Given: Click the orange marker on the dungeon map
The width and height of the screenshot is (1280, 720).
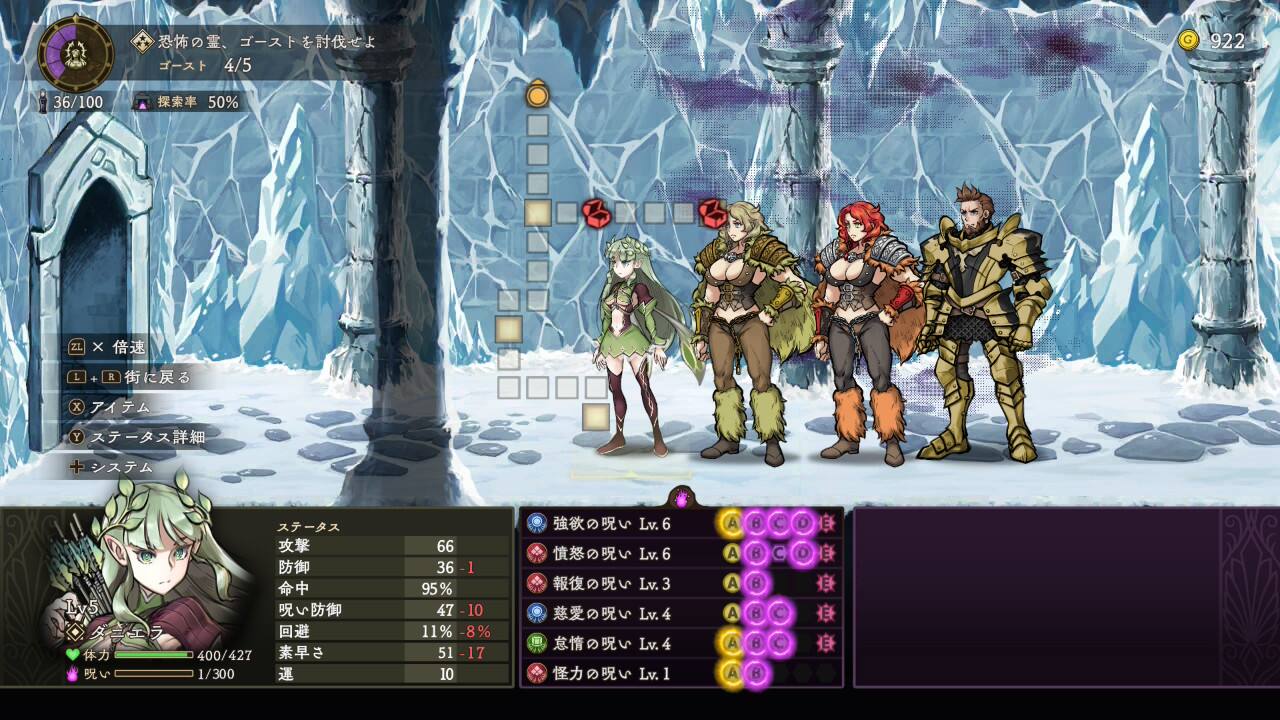Looking at the screenshot, I should 538,96.
